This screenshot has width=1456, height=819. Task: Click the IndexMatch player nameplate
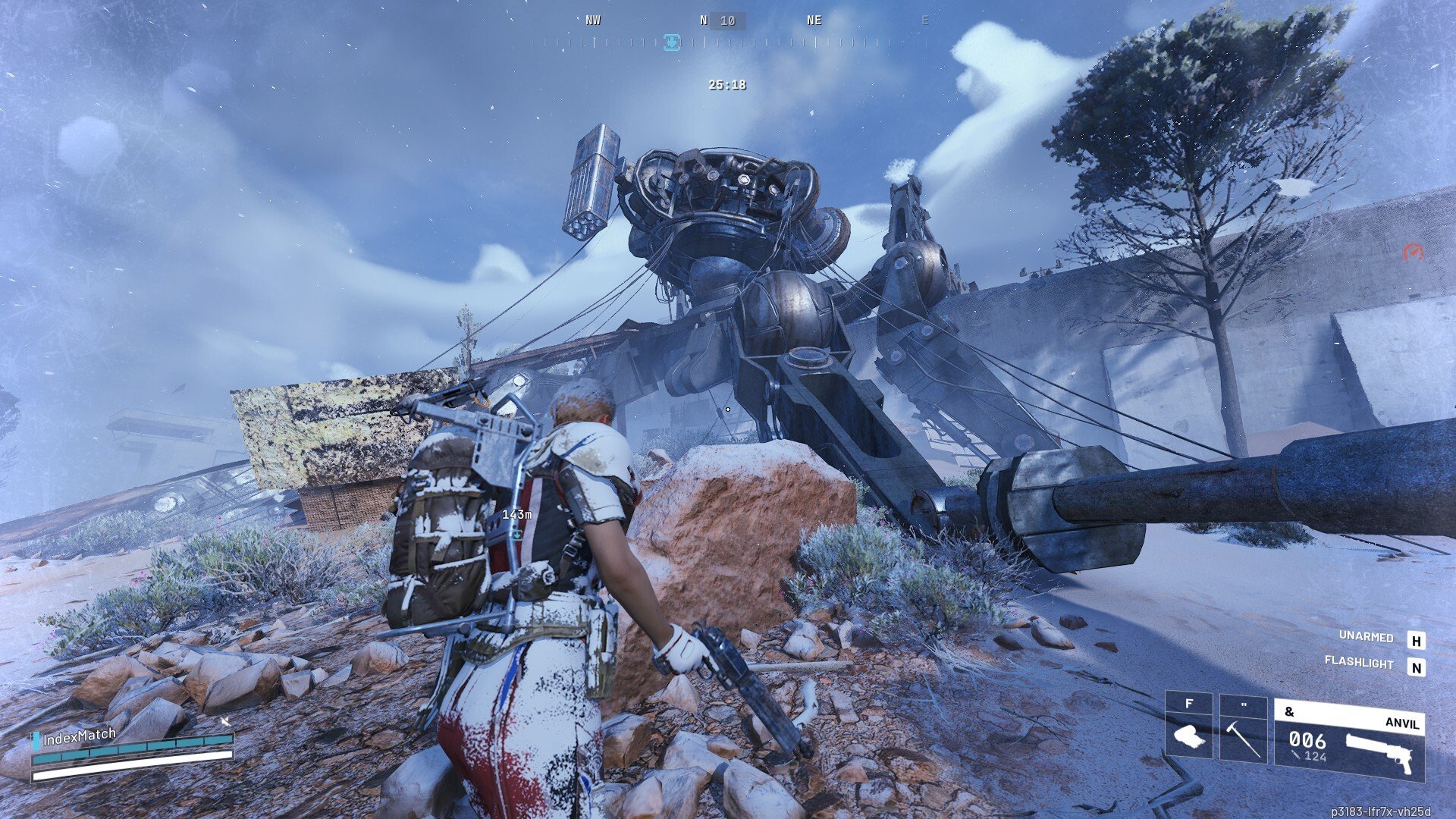(x=79, y=736)
